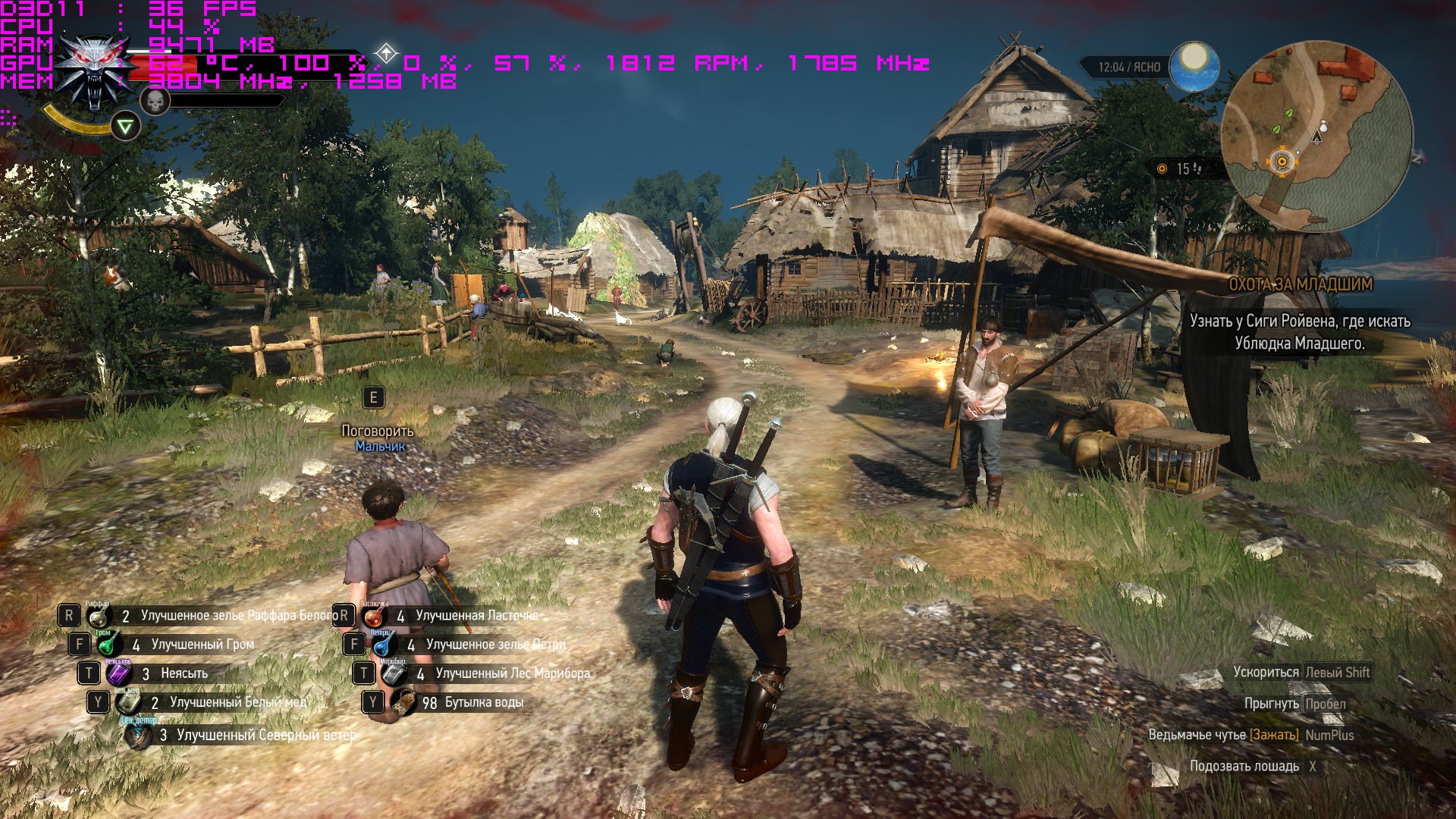Use the red Улучшенная Ласточка potion
Image resolution: width=1456 pixels, height=819 pixels.
[374, 616]
